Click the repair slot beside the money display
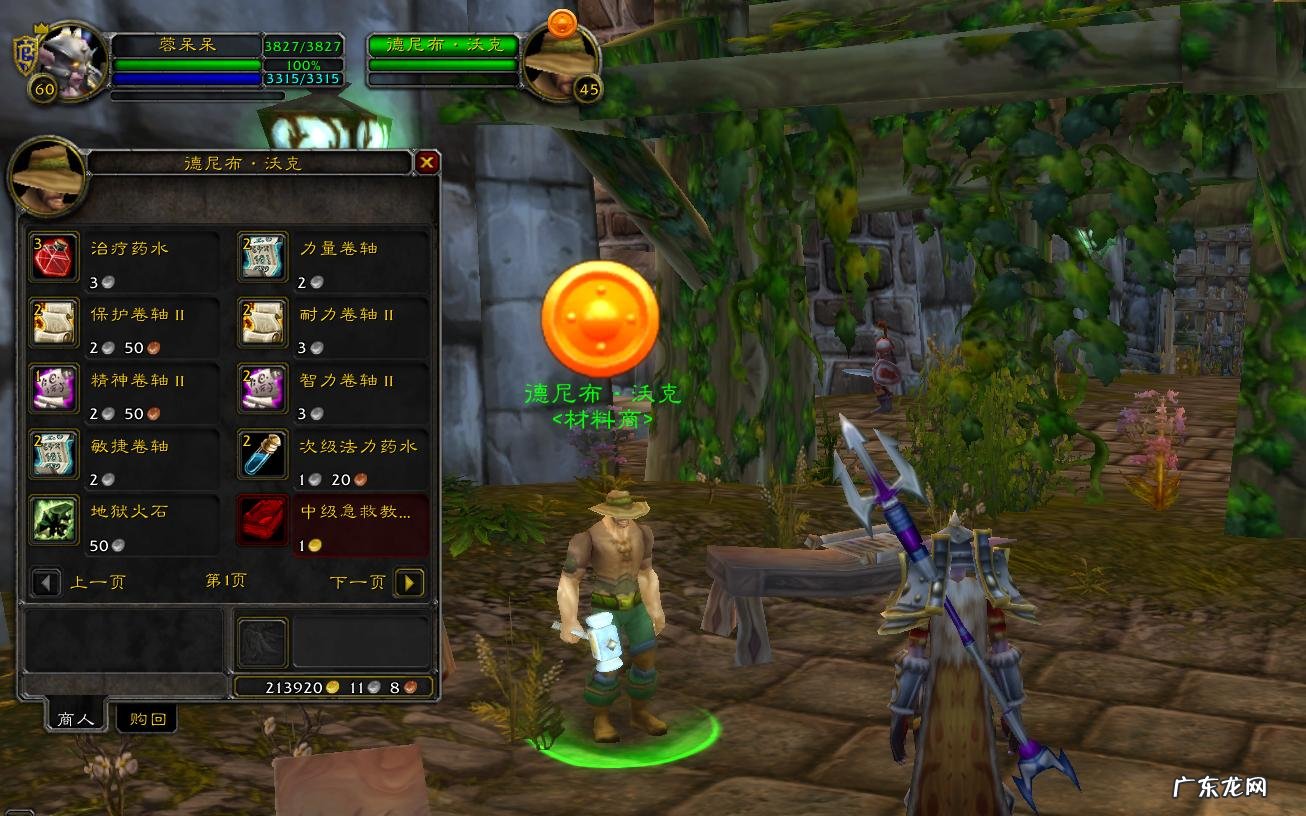Screen dimensions: 1306x816 (263, 642)
